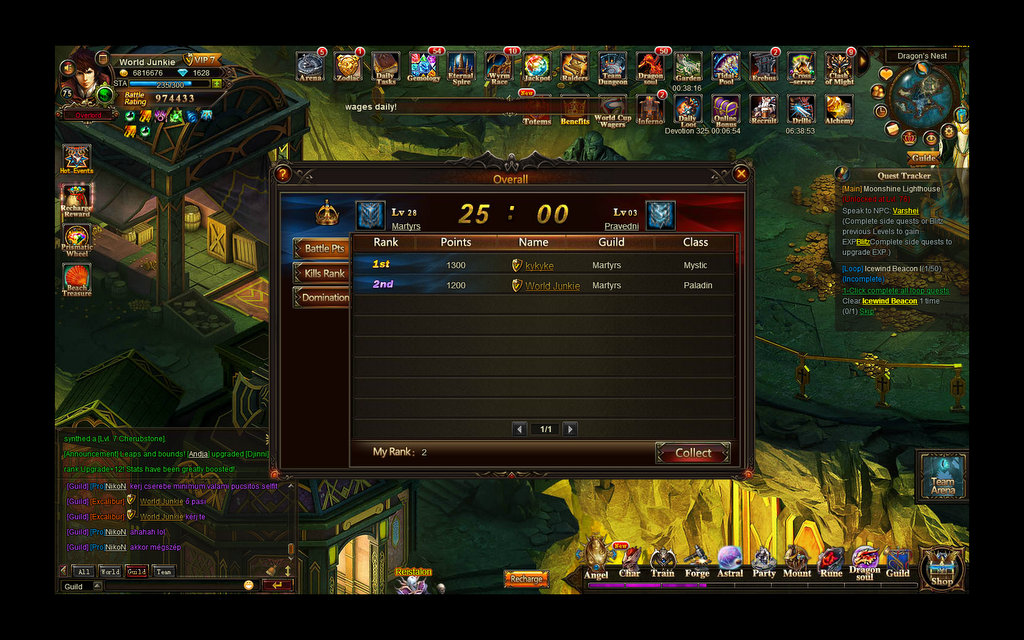Click the orange Recharge button
This screenshot has height=640, width=1024.
pyautogui.click(x=526, y=579)
